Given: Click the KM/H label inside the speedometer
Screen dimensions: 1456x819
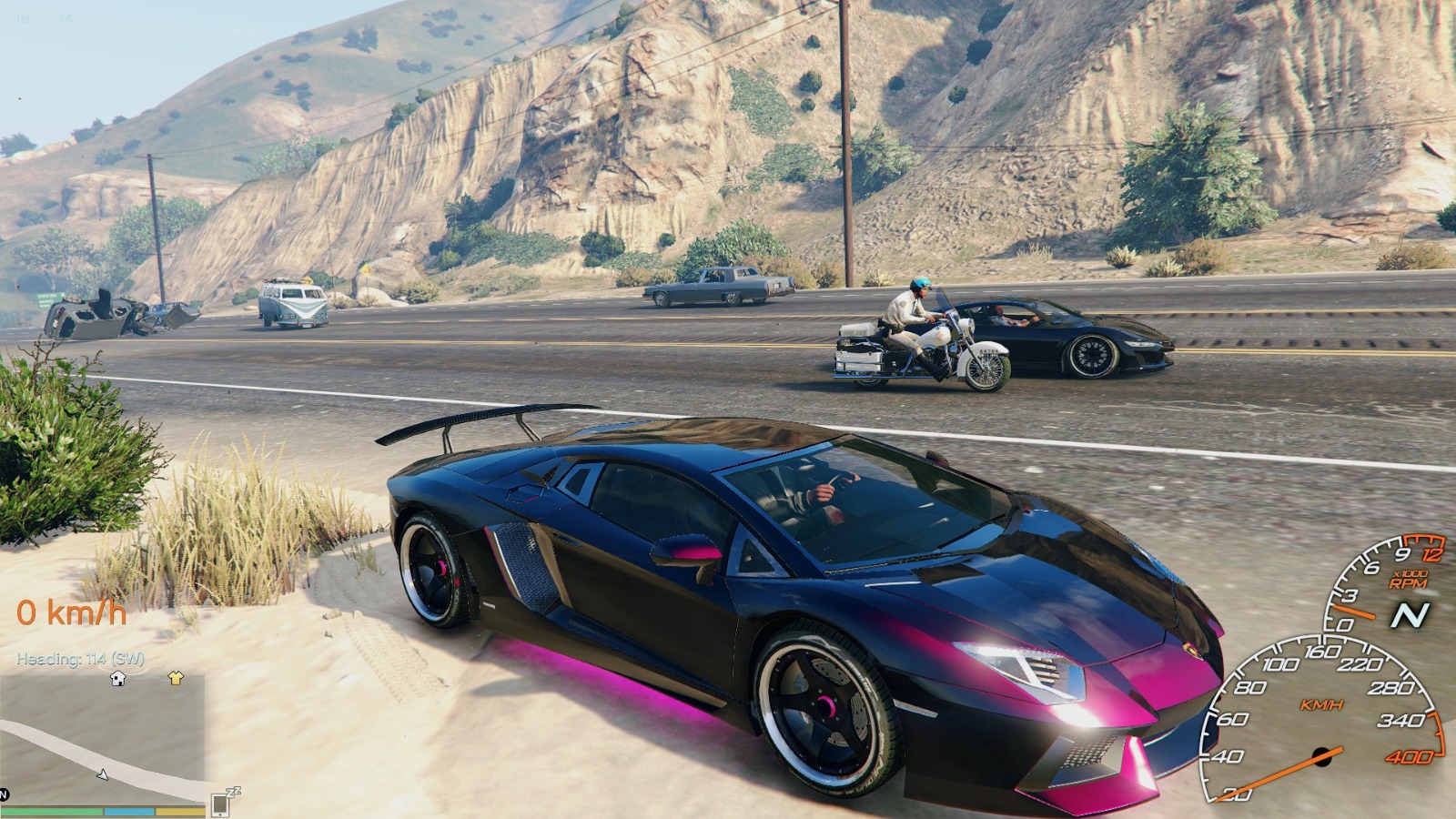Looking at the screenshot, I should point(1322,704).
